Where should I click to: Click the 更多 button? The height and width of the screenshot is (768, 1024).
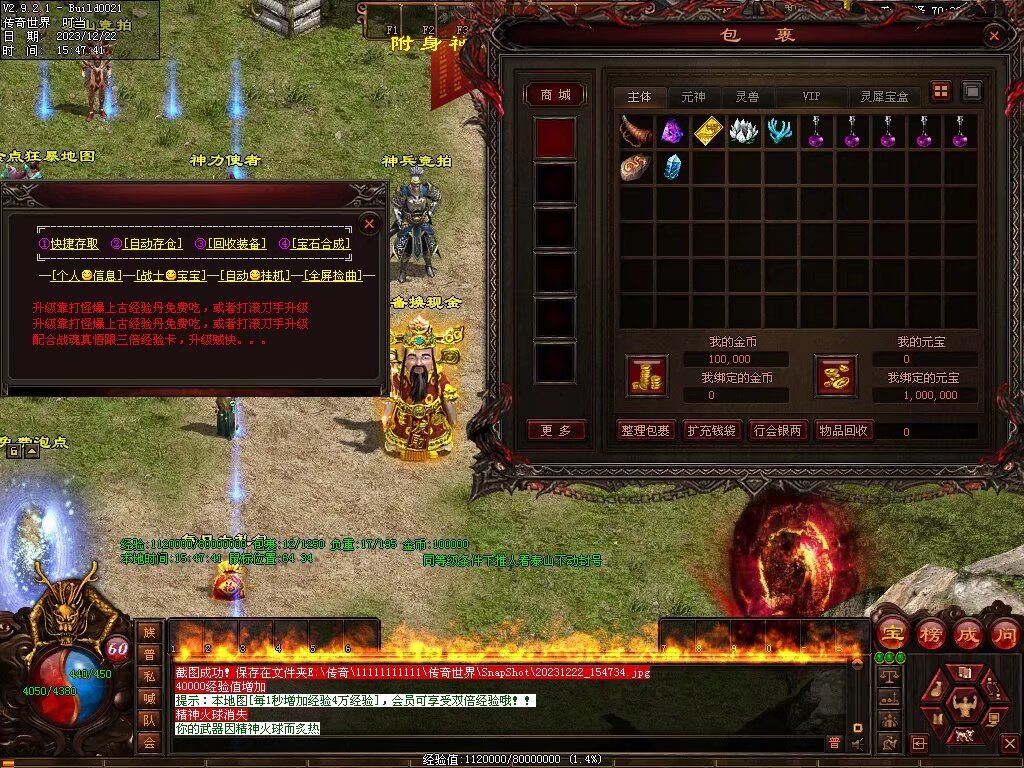click(556, 431)
